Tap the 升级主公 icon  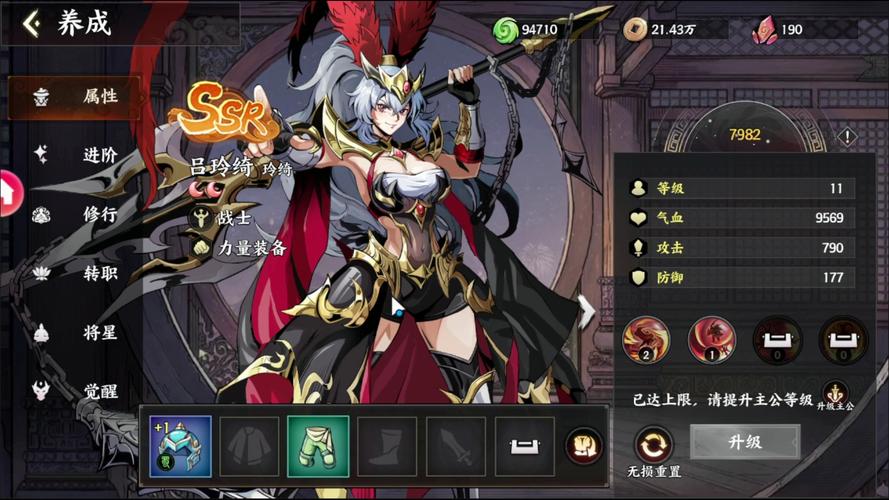click(x=835, y=393)
